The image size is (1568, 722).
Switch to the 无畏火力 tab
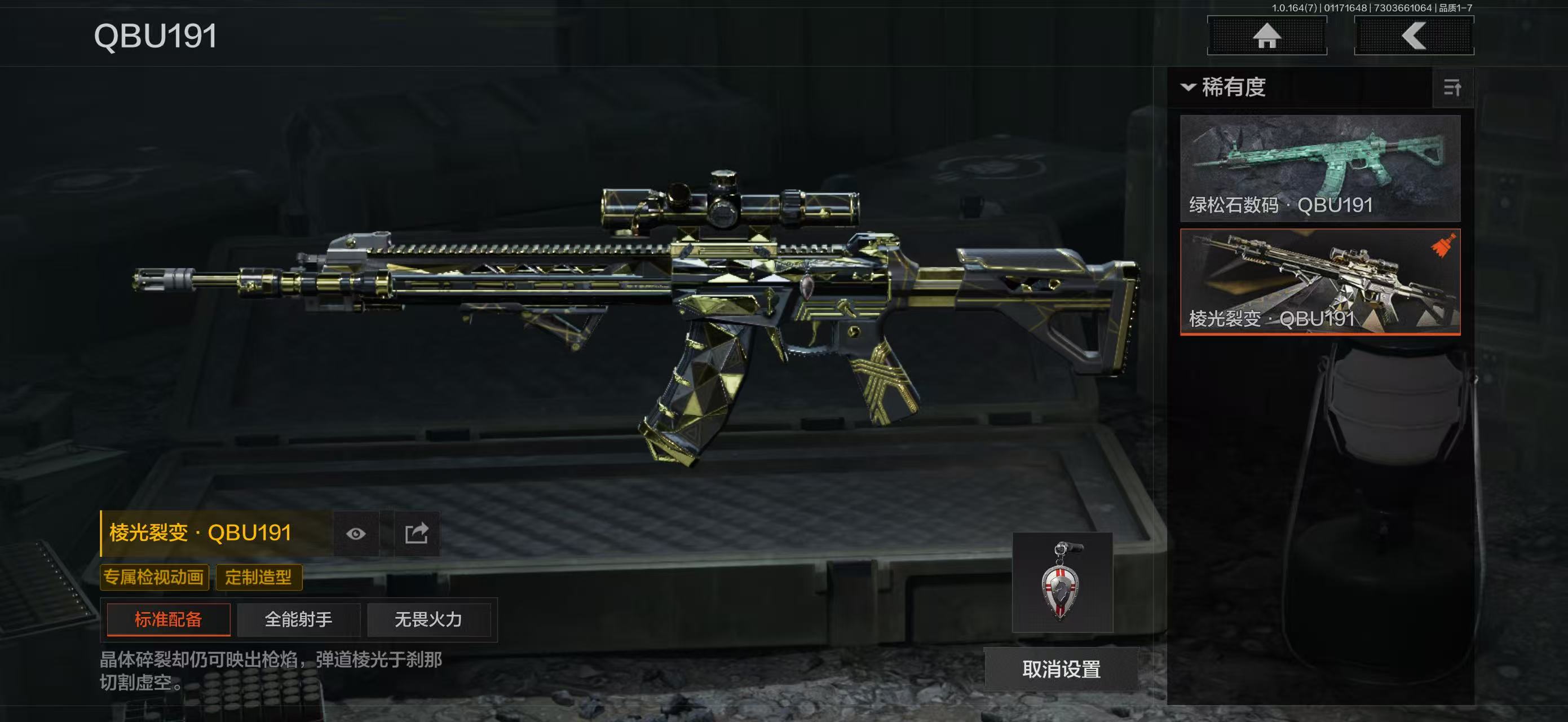(x=429, y=620)
